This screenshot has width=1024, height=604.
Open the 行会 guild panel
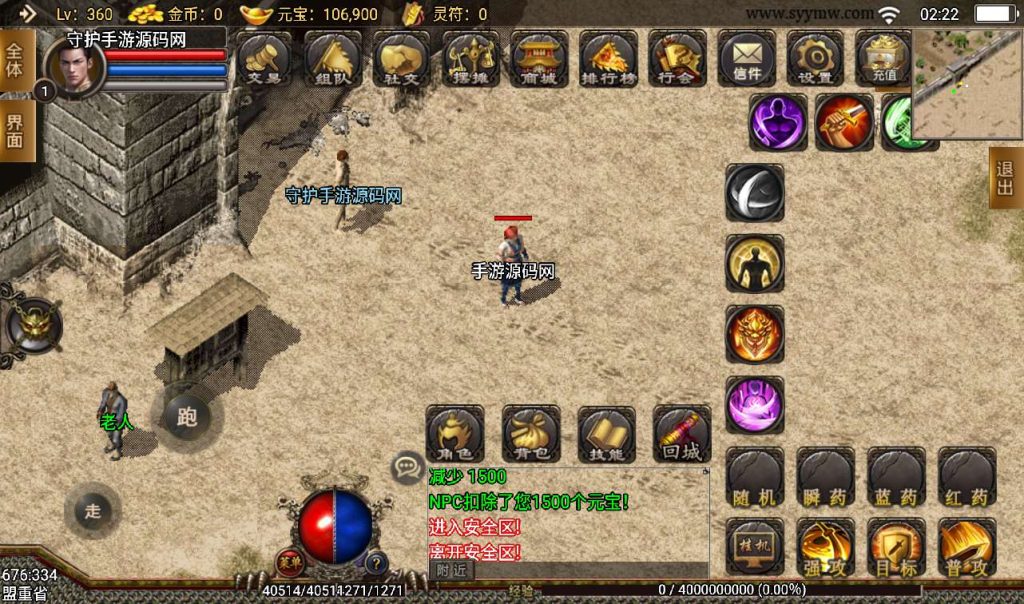(677, 57)
